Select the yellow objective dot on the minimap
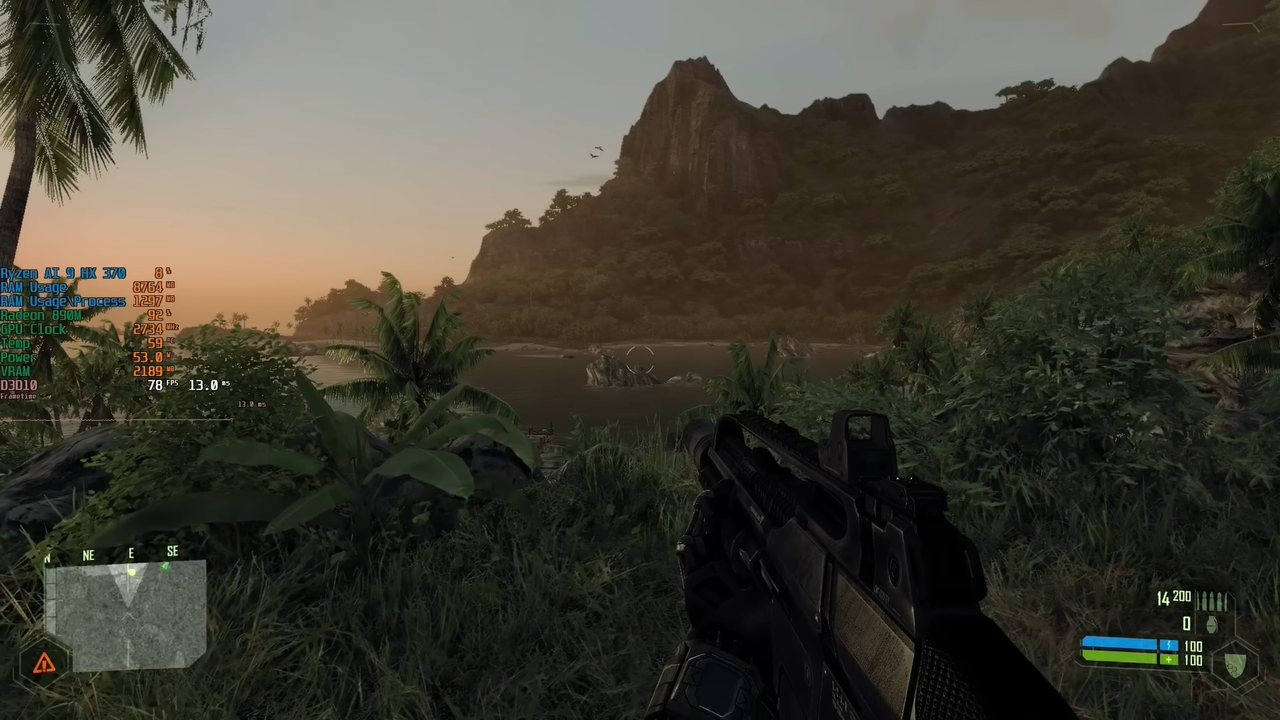Image resolution: width=1280 pixels, height=720 pixels. pyautogui.click(x=131, y=572)
